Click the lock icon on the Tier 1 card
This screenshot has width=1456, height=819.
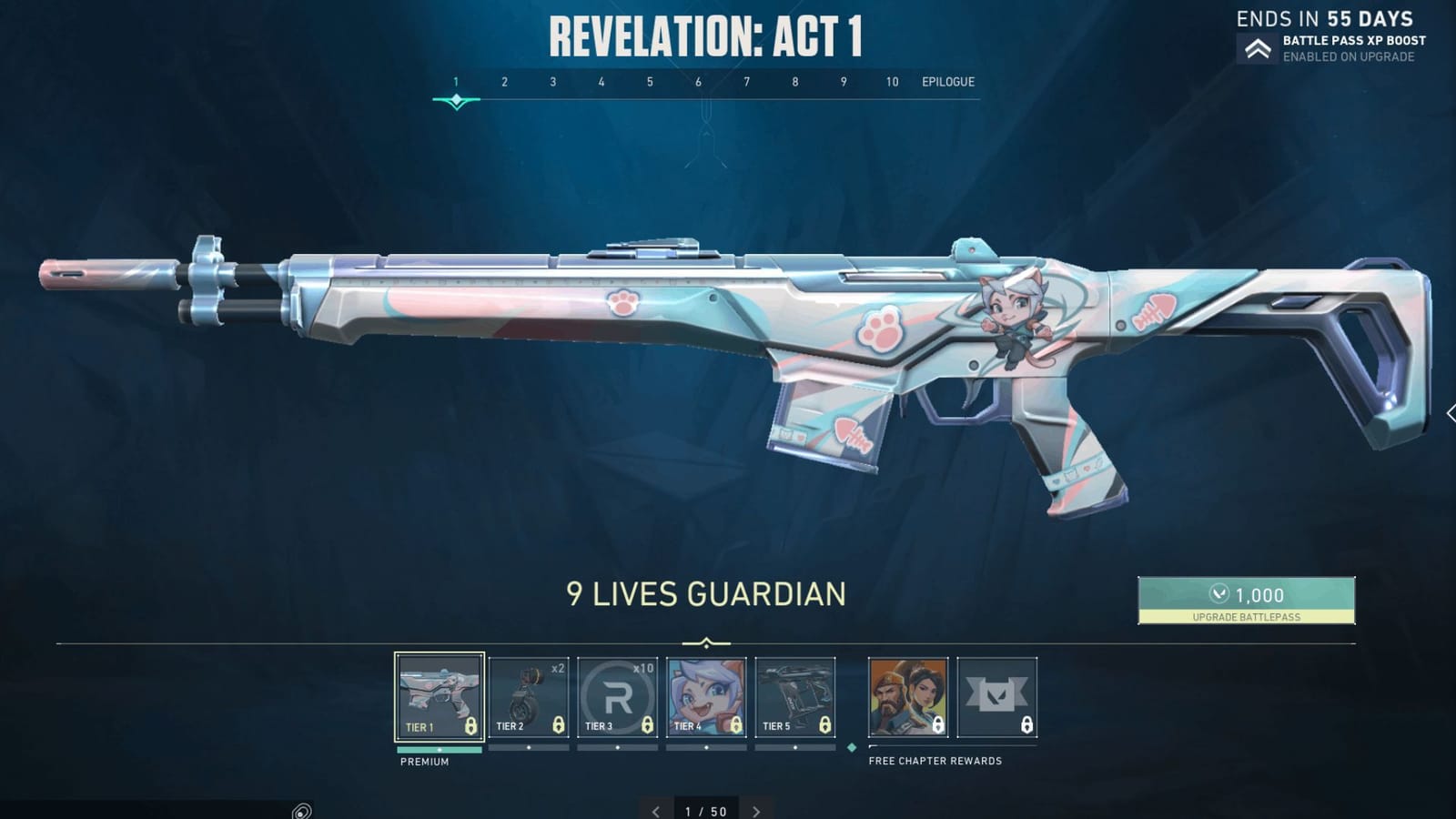point(471,724)
